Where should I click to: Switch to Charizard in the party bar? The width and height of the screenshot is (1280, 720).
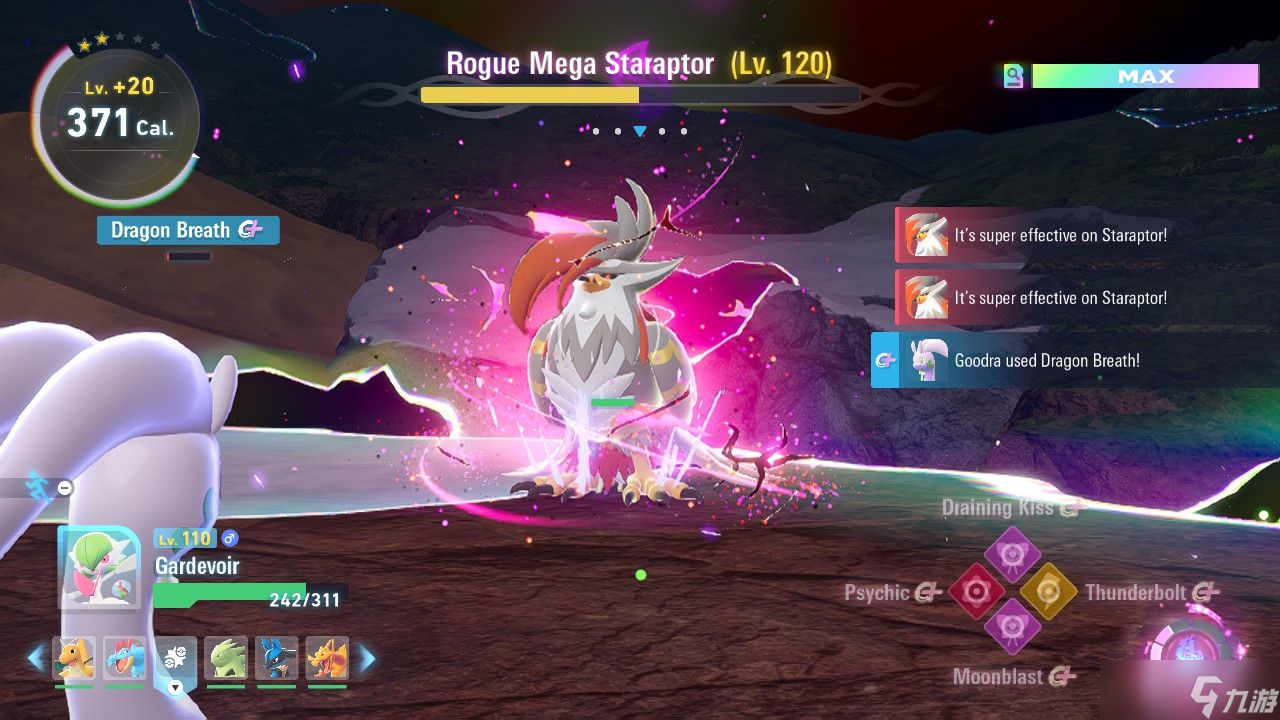coord(327,658)
